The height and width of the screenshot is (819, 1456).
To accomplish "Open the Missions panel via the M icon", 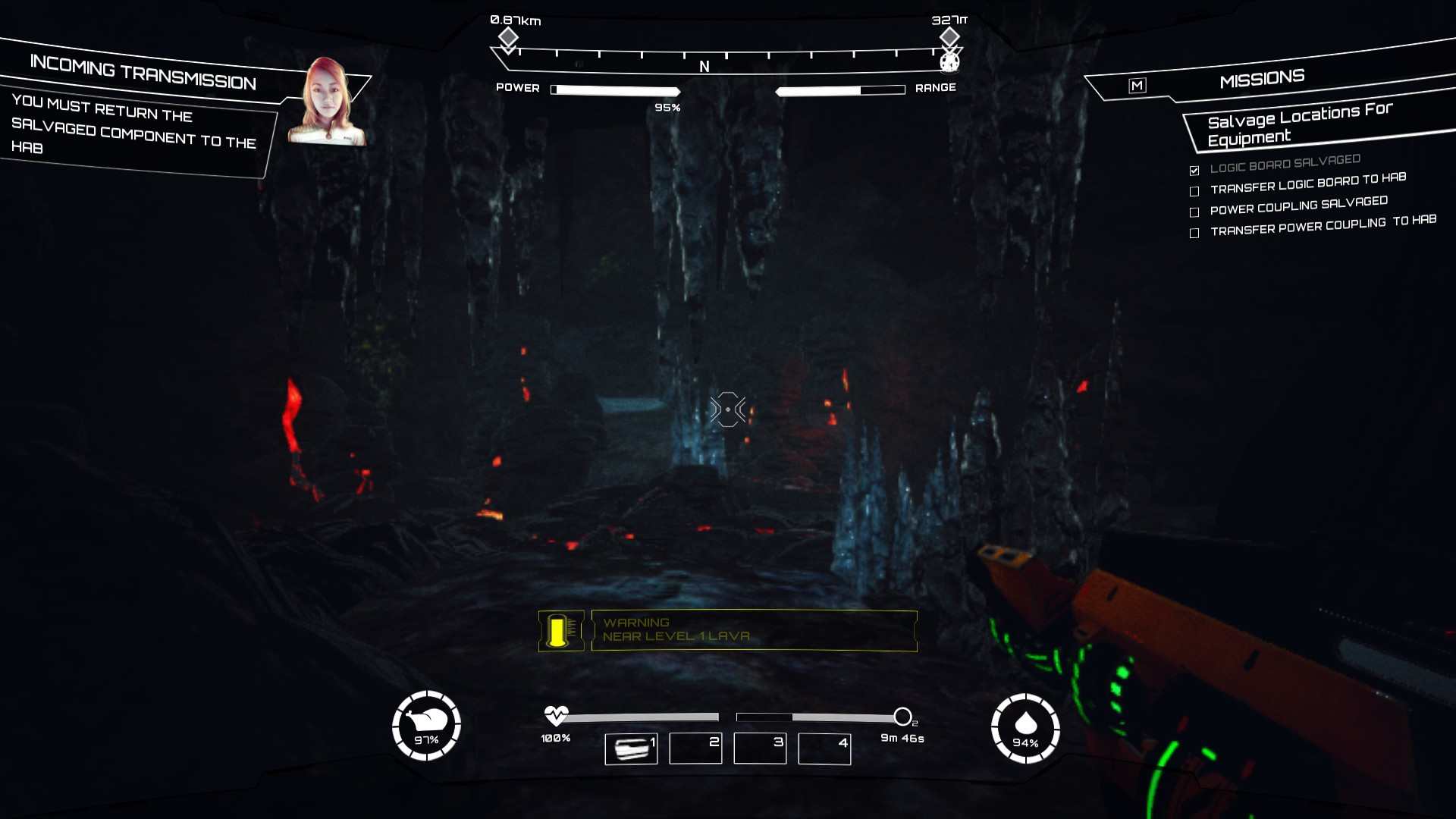I will pyautogui.click(x=1137, y=86).
